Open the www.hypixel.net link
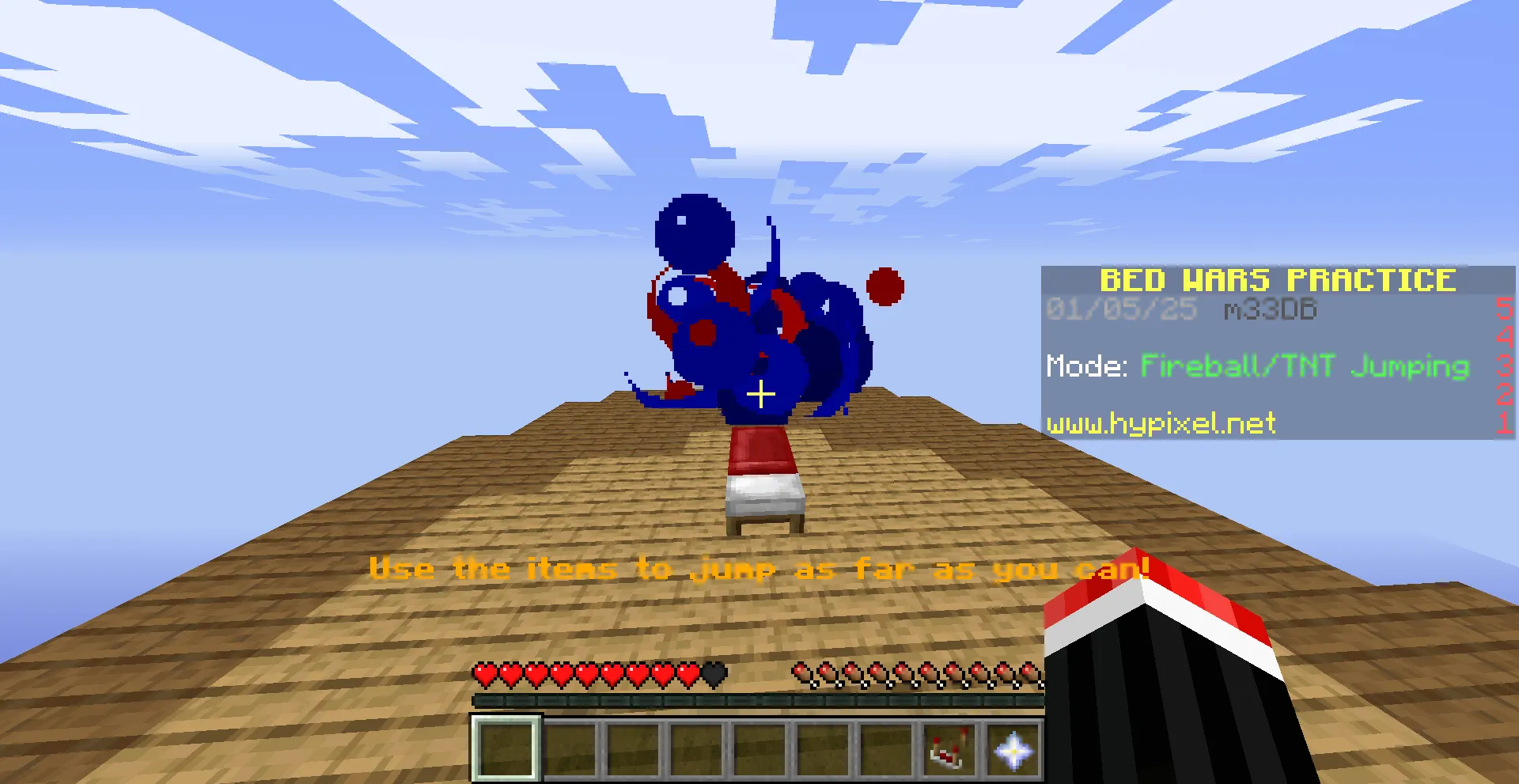Image resolution: width=1519 pixels, height=784 pixels. coord(1161,424)
